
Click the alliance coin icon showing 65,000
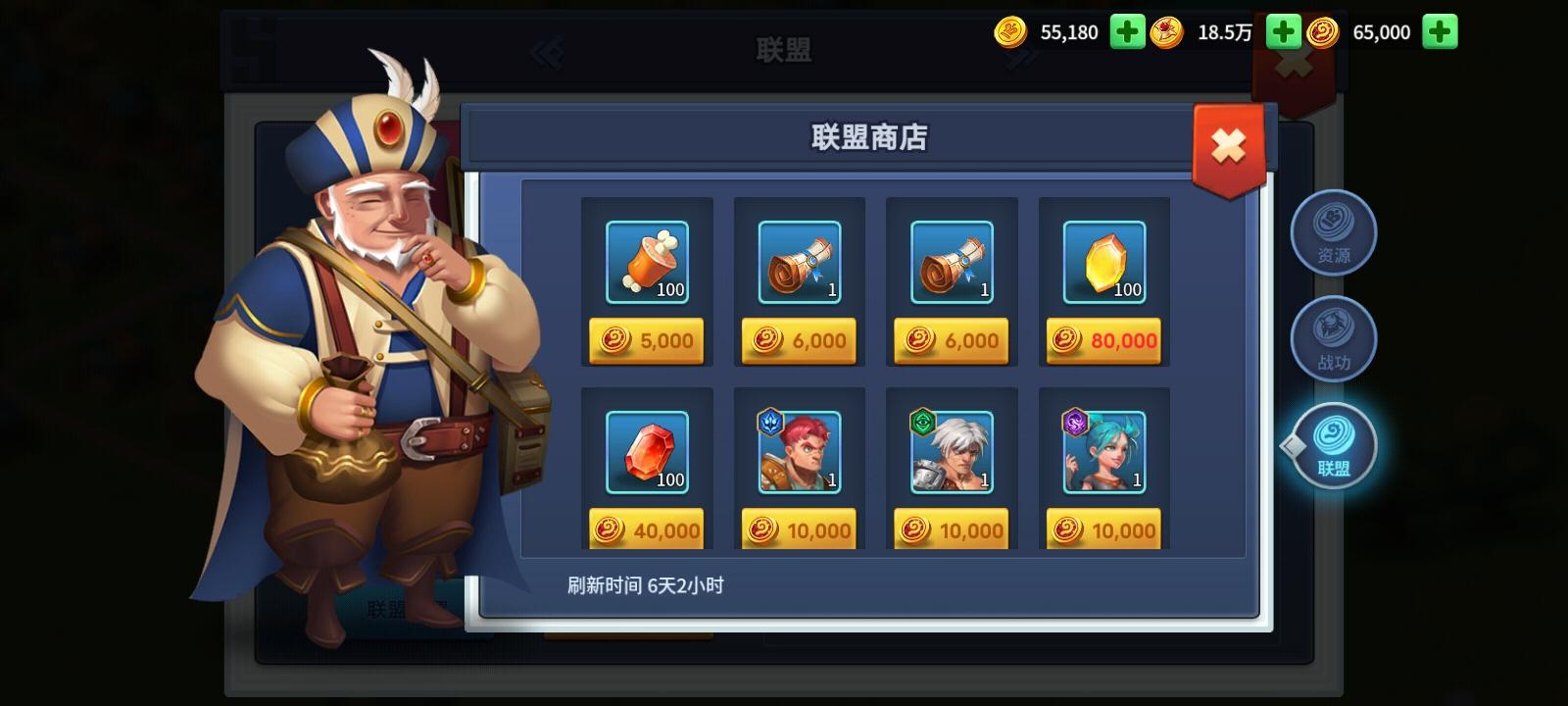pos(1328,31)
